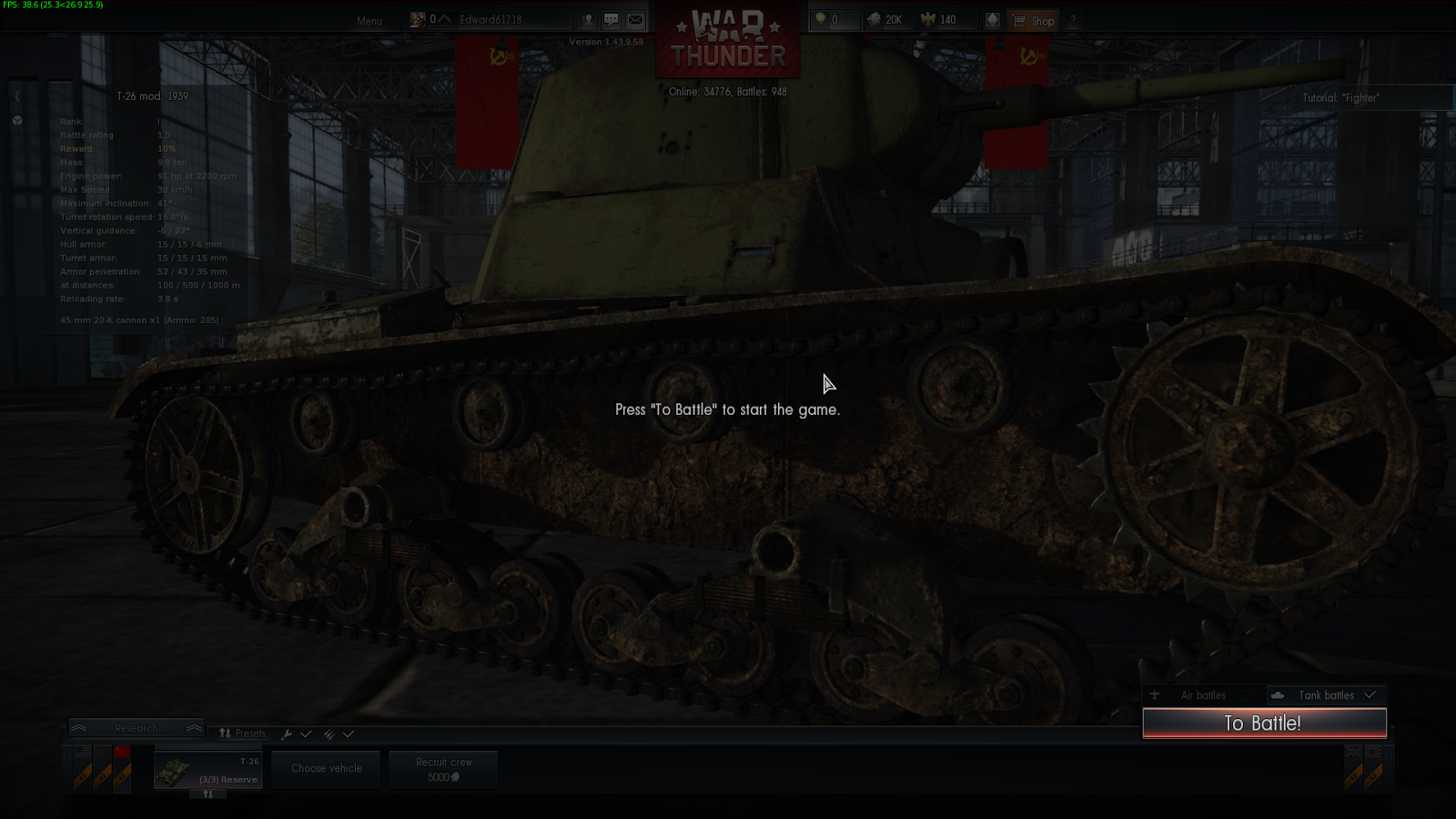1456x819 pixels.
Task: Open the camouflage/decals icon near Presets
Action: point(328,733)
